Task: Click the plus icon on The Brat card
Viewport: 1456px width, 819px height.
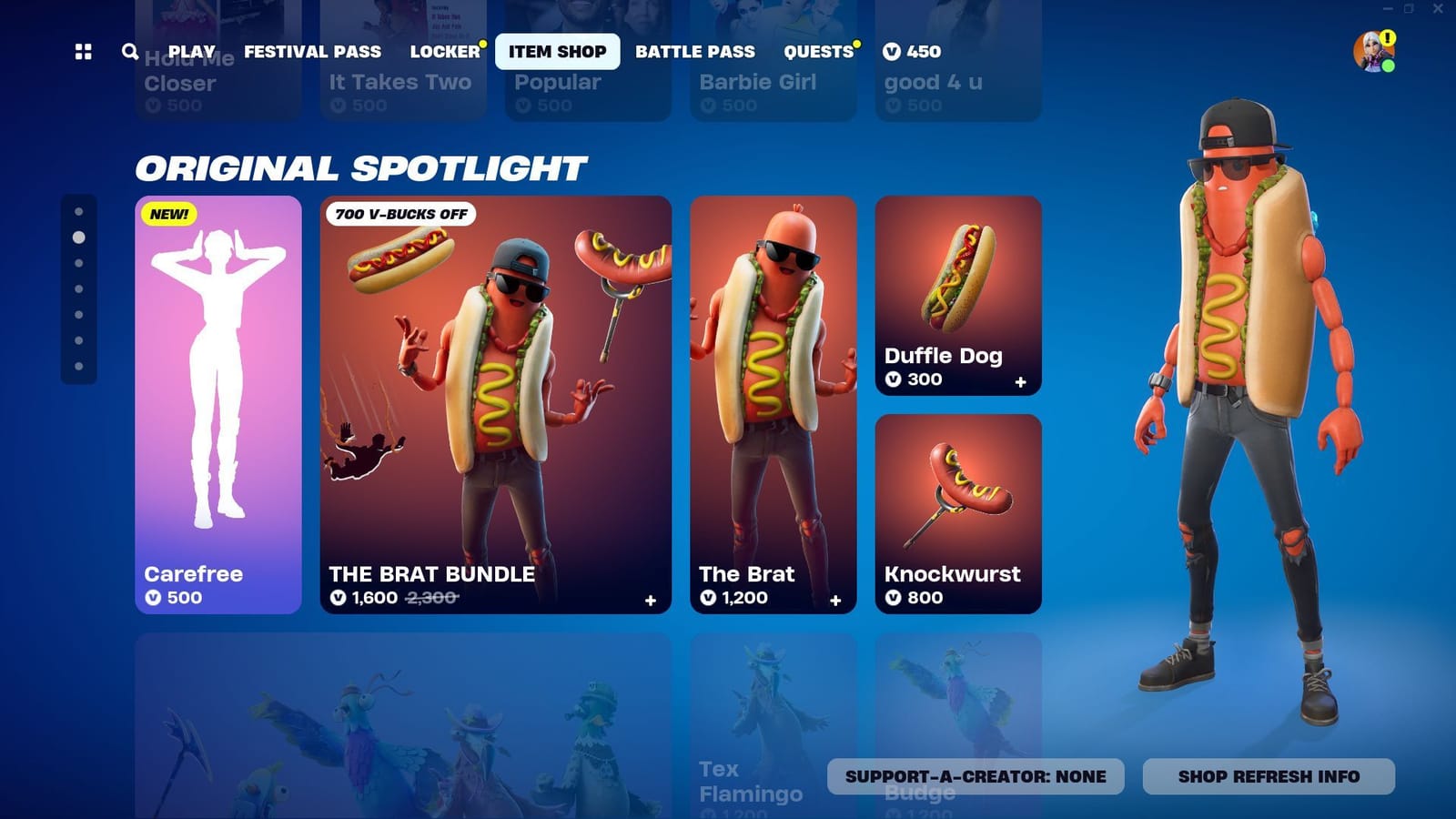Action: (x=834, y=601)
